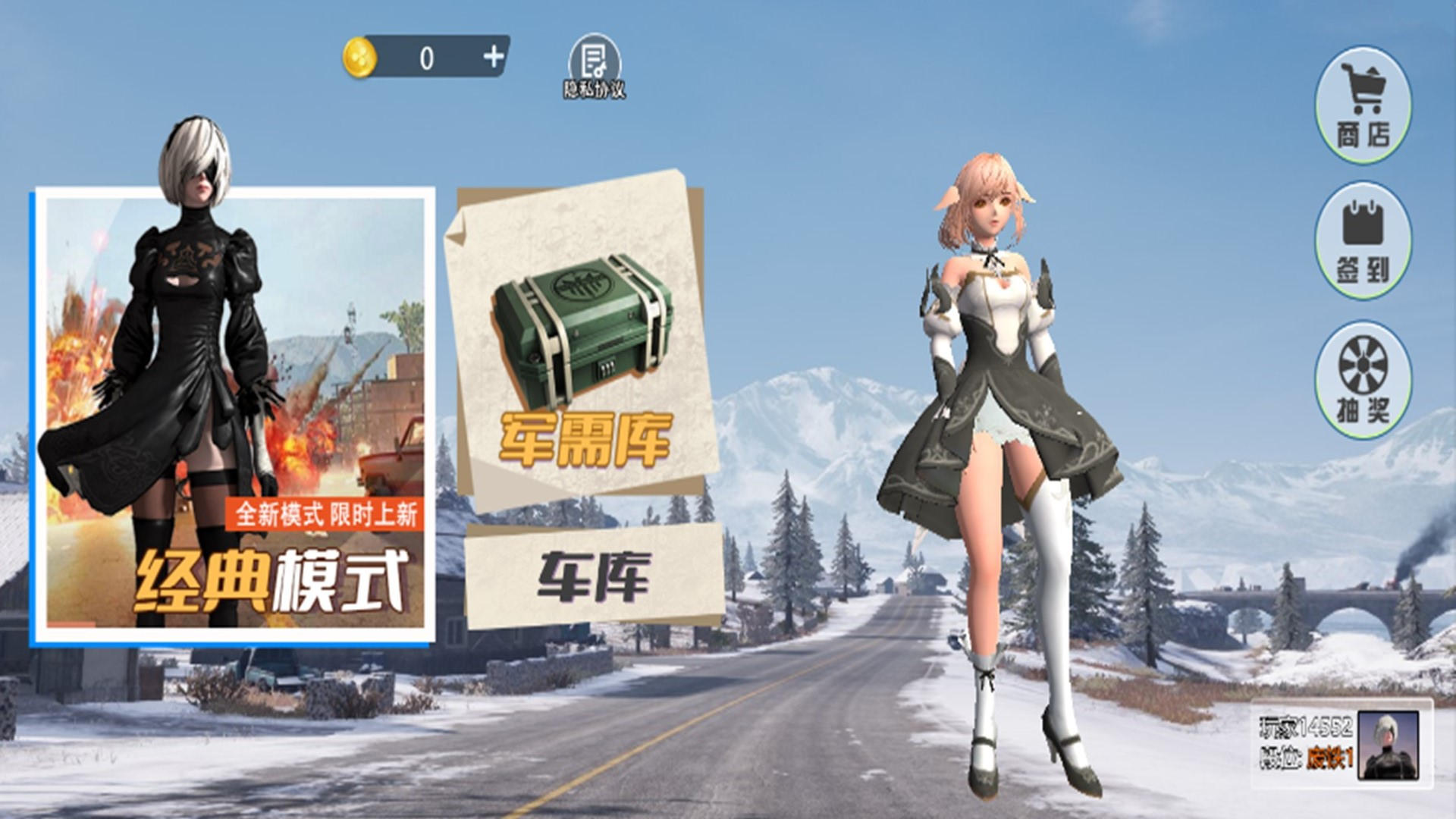Image resolution: width=1456 pixels, height=819 pixels.
Task: Click the gold coin currency icon
Action: [360, 57]
